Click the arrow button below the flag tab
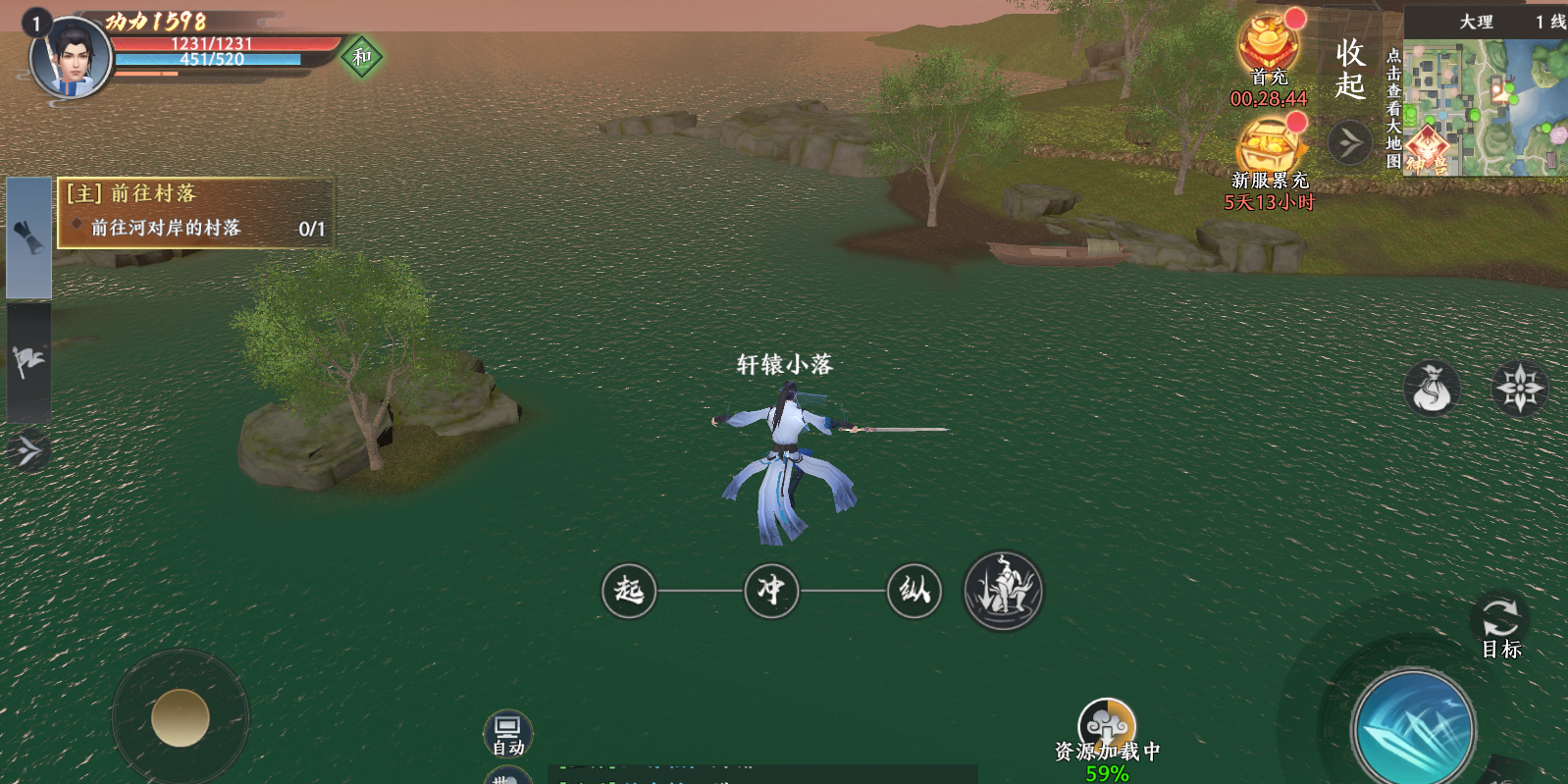The width and height of the screenshot is (1568, 784). (x=28, y=451)
